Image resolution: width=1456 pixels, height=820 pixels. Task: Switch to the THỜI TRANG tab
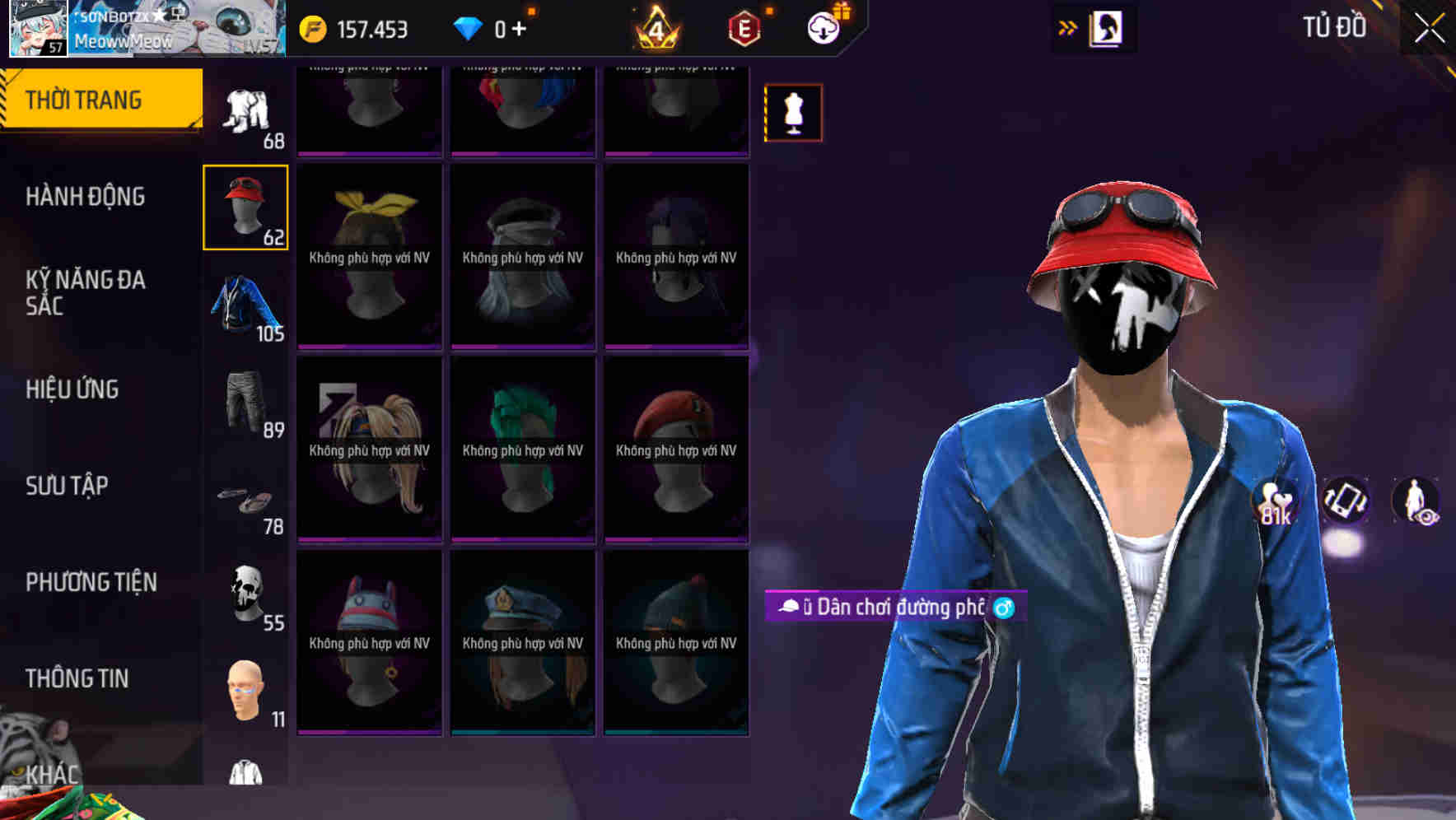coord(91,98)
